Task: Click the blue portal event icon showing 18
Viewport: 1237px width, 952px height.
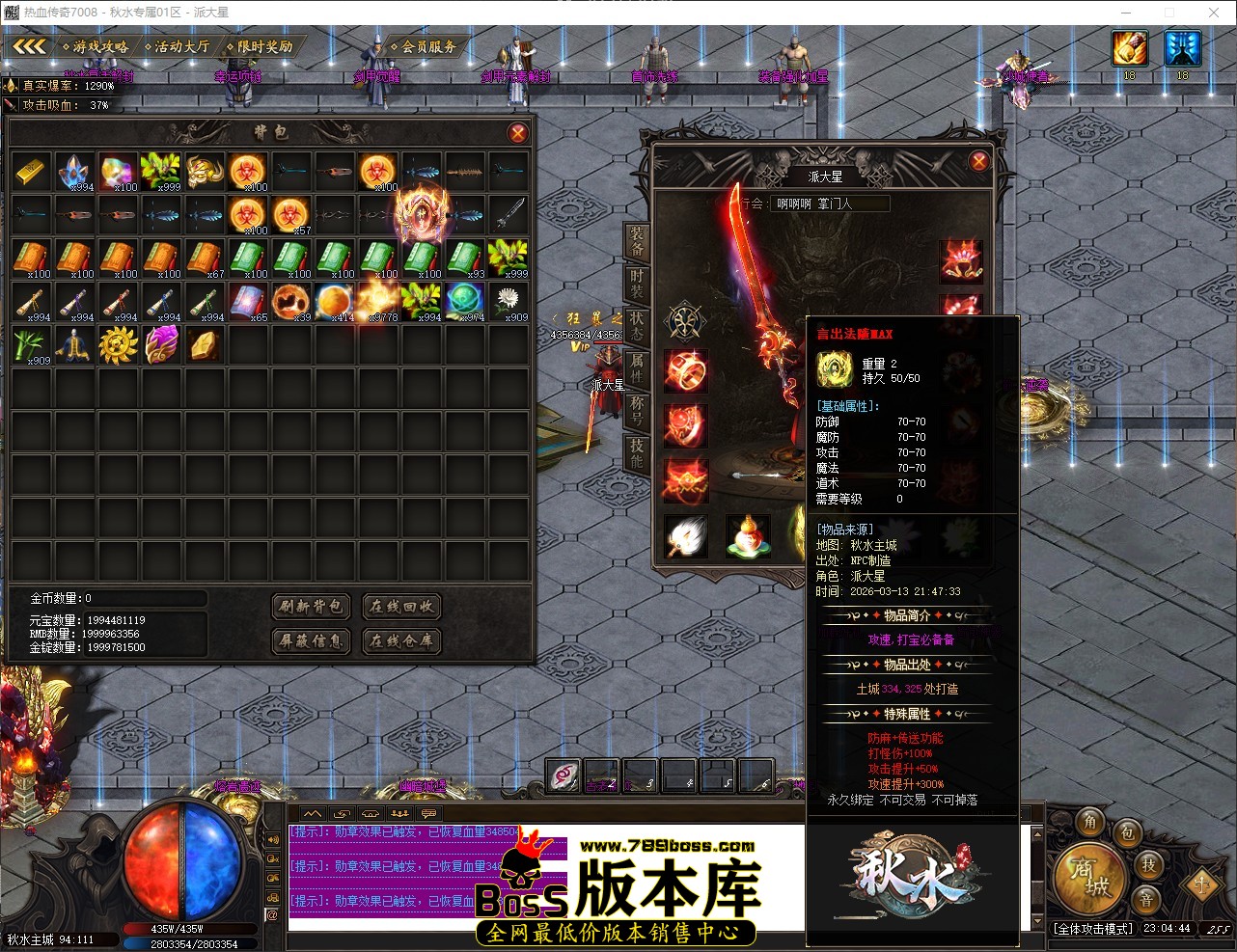Action: [x=1181, y=46]
